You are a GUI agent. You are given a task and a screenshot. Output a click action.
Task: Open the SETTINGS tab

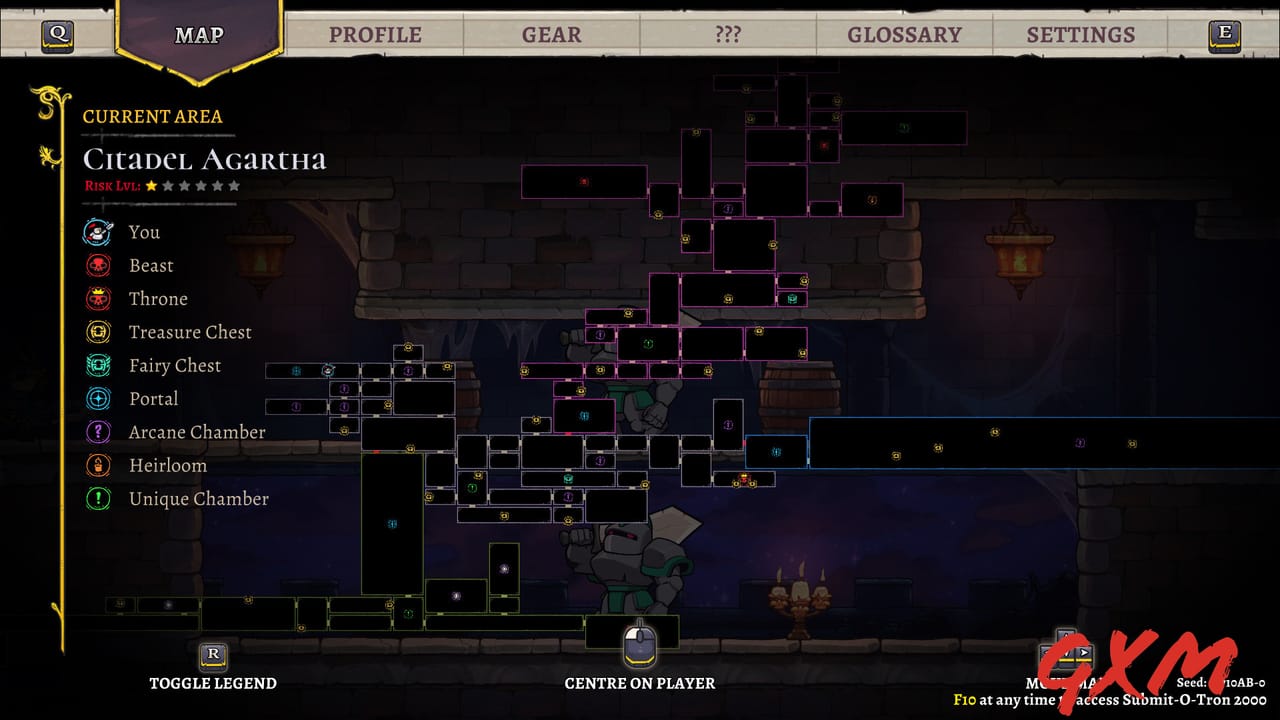coord(1081,33)
